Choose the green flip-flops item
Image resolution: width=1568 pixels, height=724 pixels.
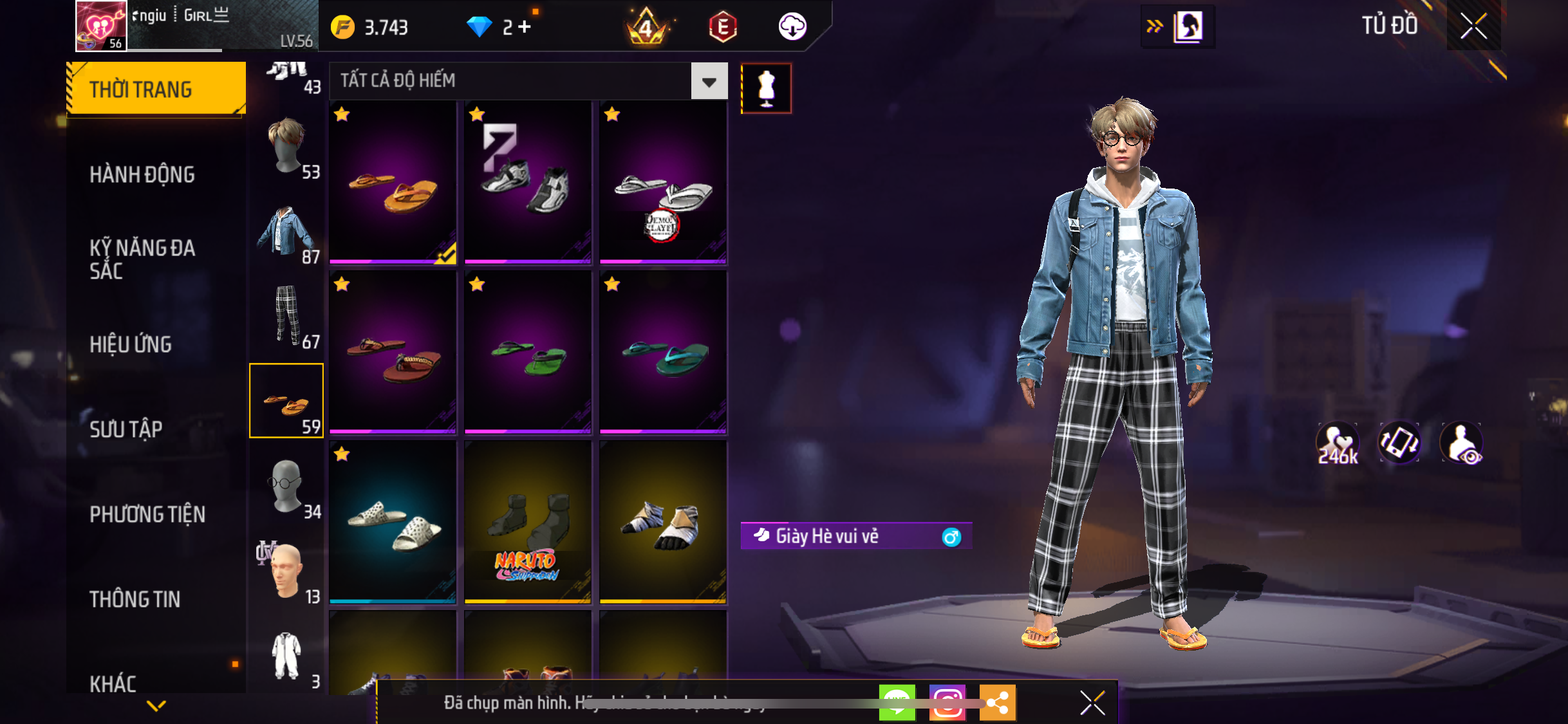(528, 352)
